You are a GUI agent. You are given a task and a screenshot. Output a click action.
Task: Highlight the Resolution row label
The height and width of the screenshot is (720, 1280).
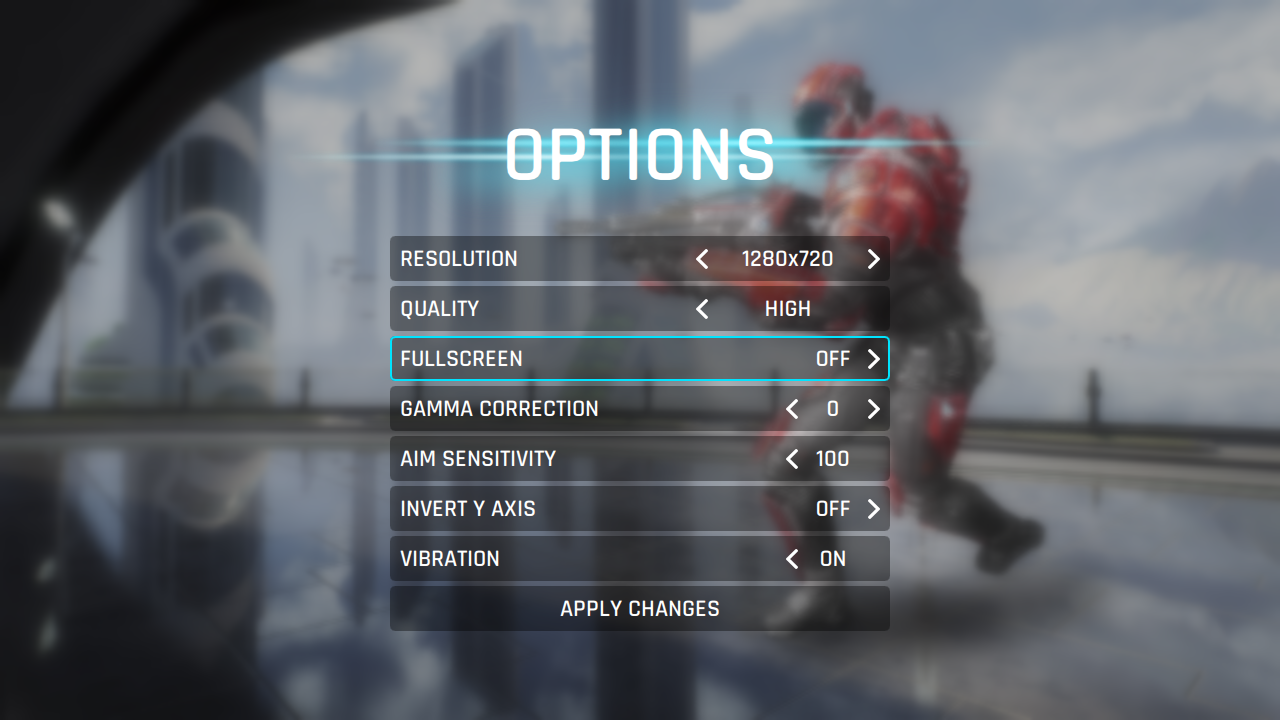click(459, 259)
